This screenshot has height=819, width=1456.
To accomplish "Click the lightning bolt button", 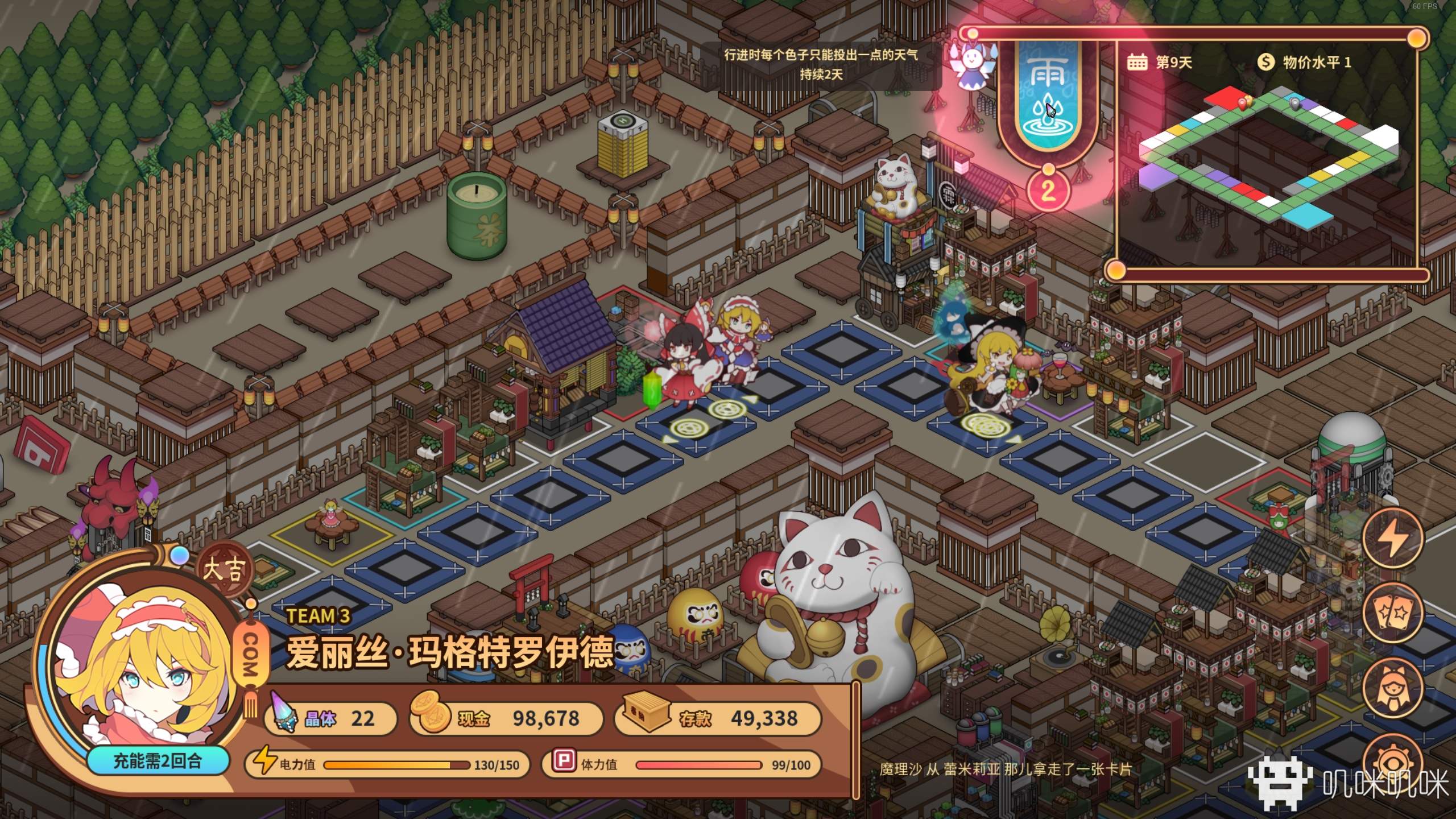I will (1392, 537).
